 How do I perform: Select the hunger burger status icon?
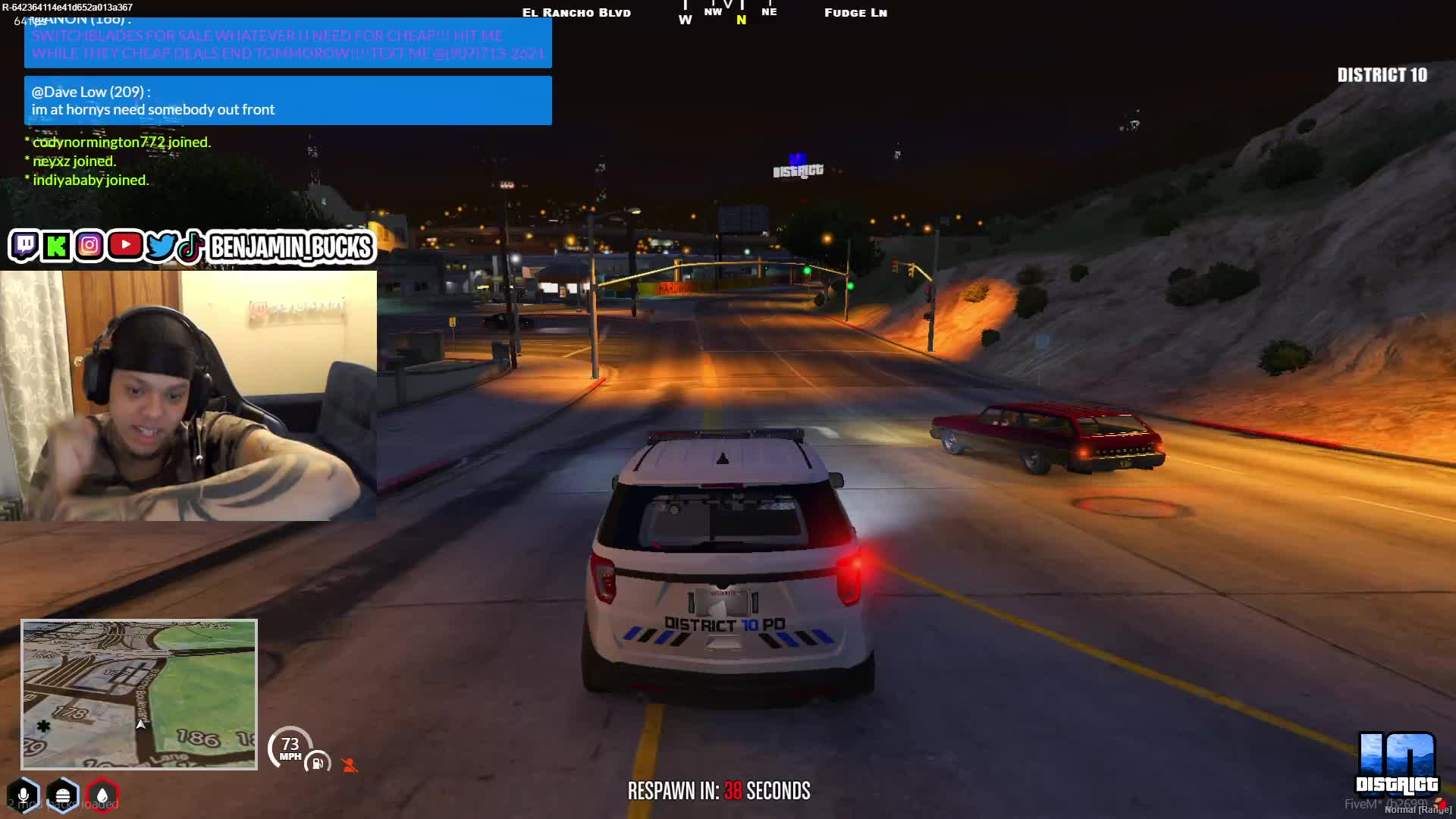tap(63, 795)
